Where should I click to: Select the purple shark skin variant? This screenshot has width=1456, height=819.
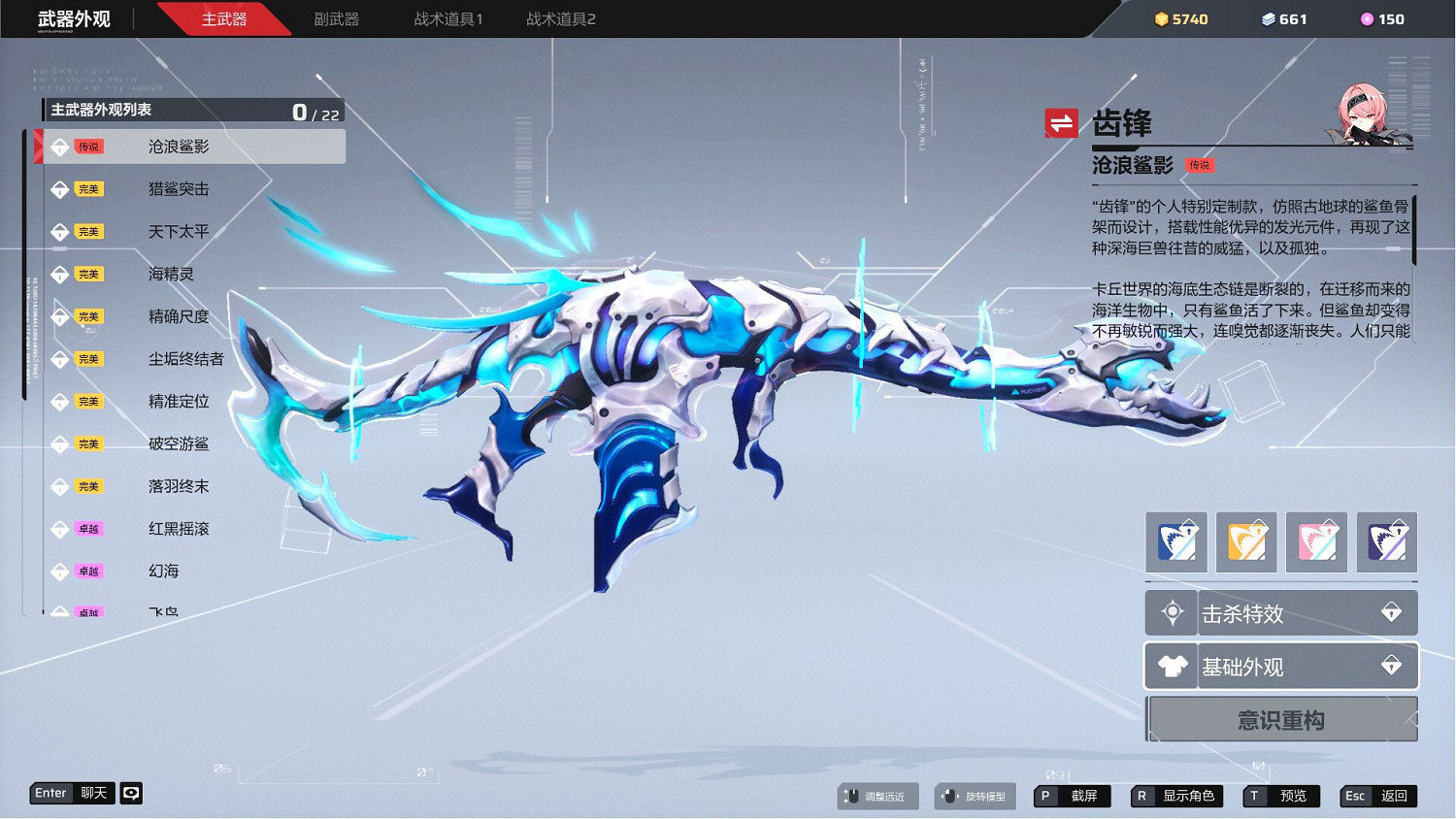[1386, 541]
